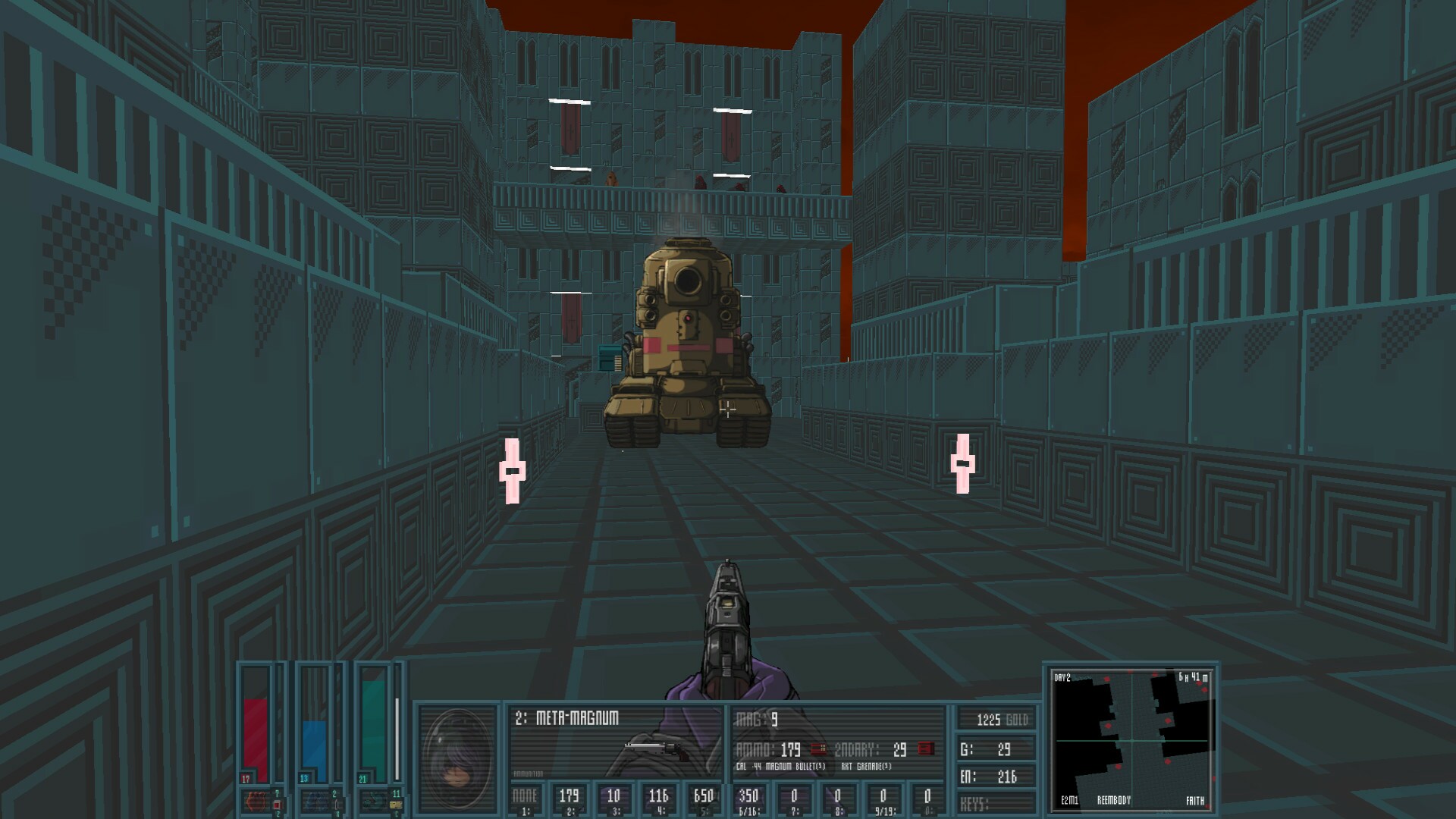Click a red enemy dot on the minimap

pos(1108,726)
